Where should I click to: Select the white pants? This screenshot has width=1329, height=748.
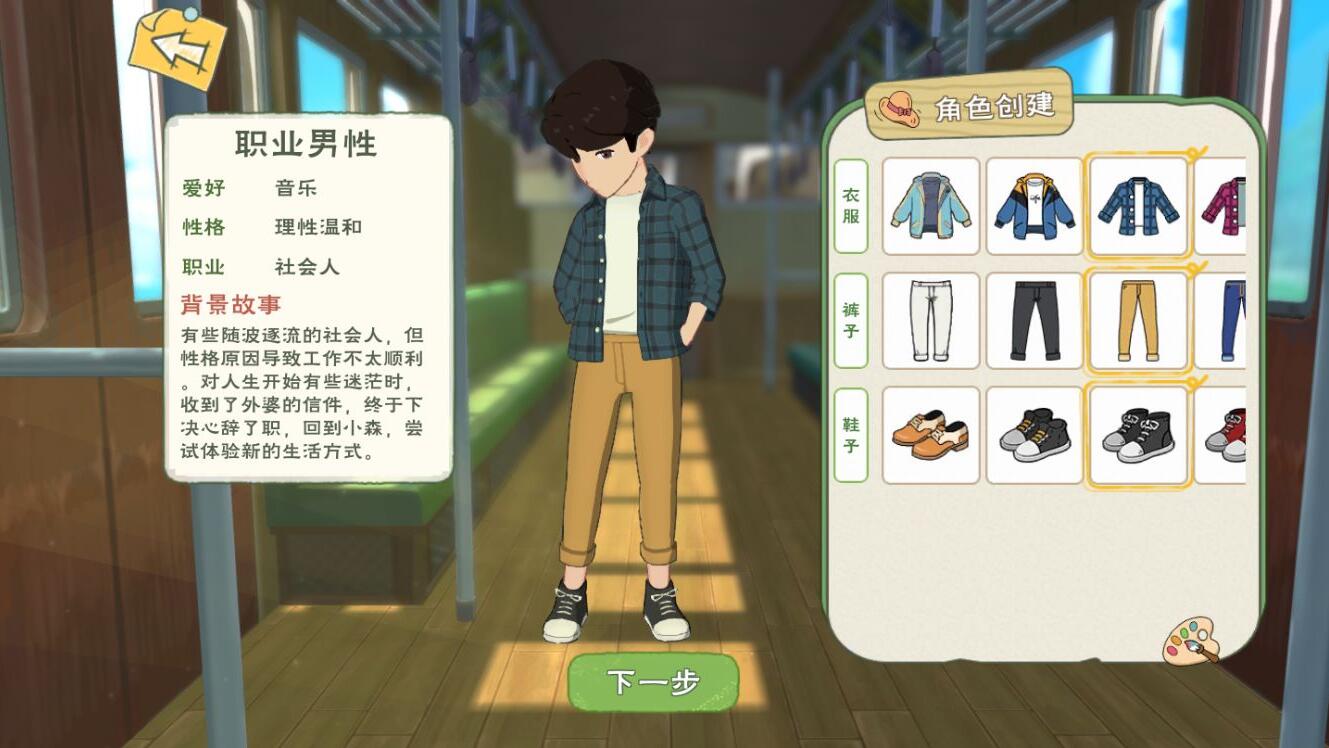point(930,321)
